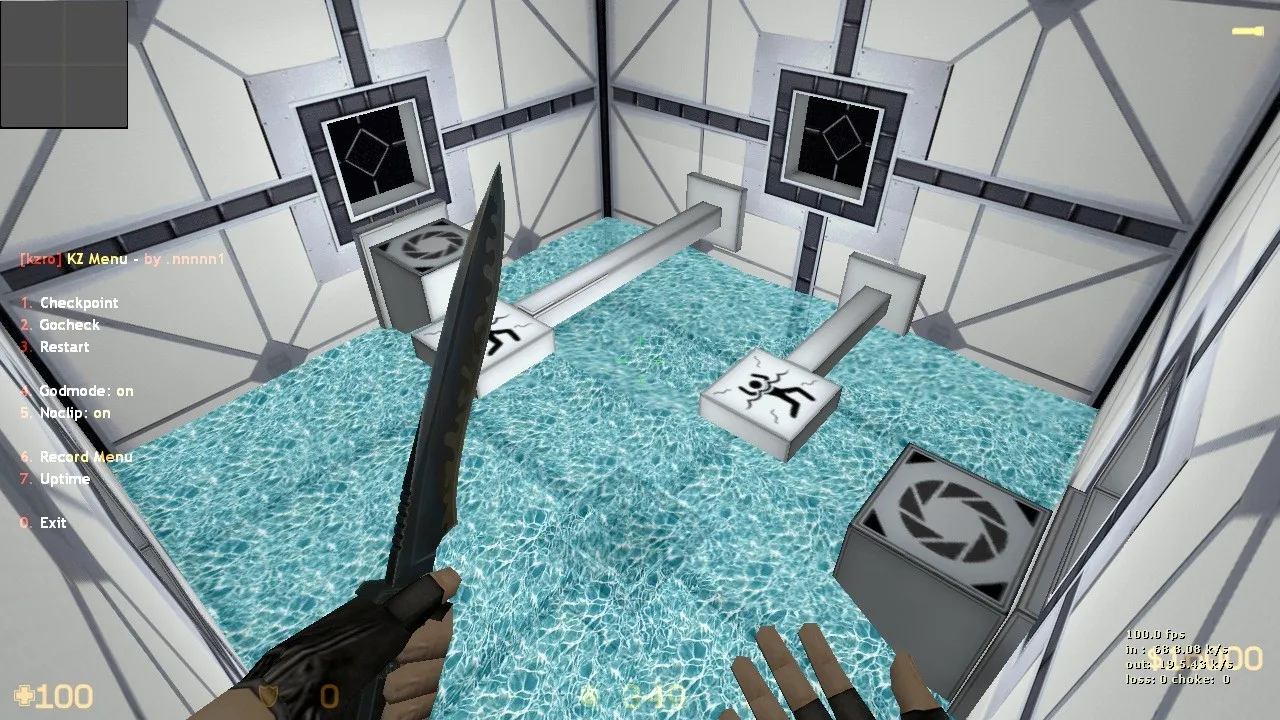Screen dimensions: 1280x720
Task: Click the "Restart" option
Action: point(63,346)
